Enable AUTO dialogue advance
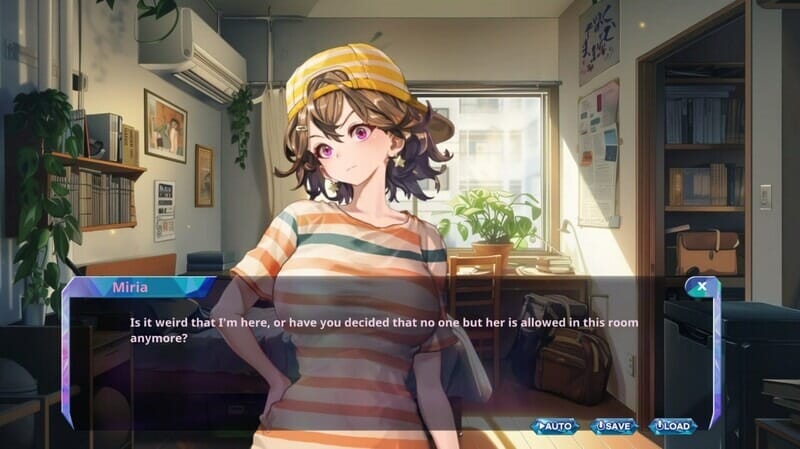The width and height of the screenshot is (800, 449). pyautogui.click(x=555, y=426)
